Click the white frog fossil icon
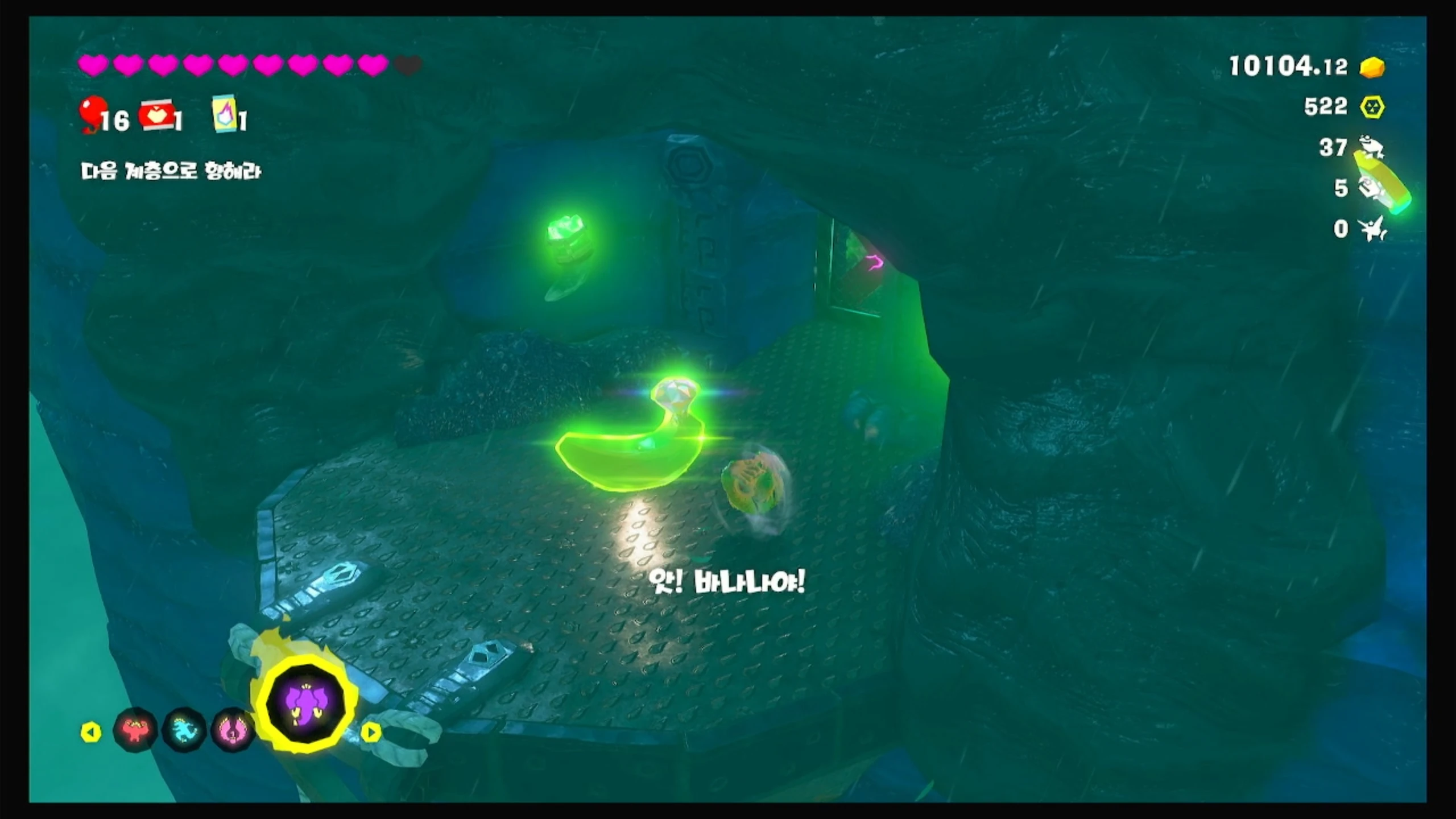Screen dimensions: 1456x819 tap(1371, 148)
